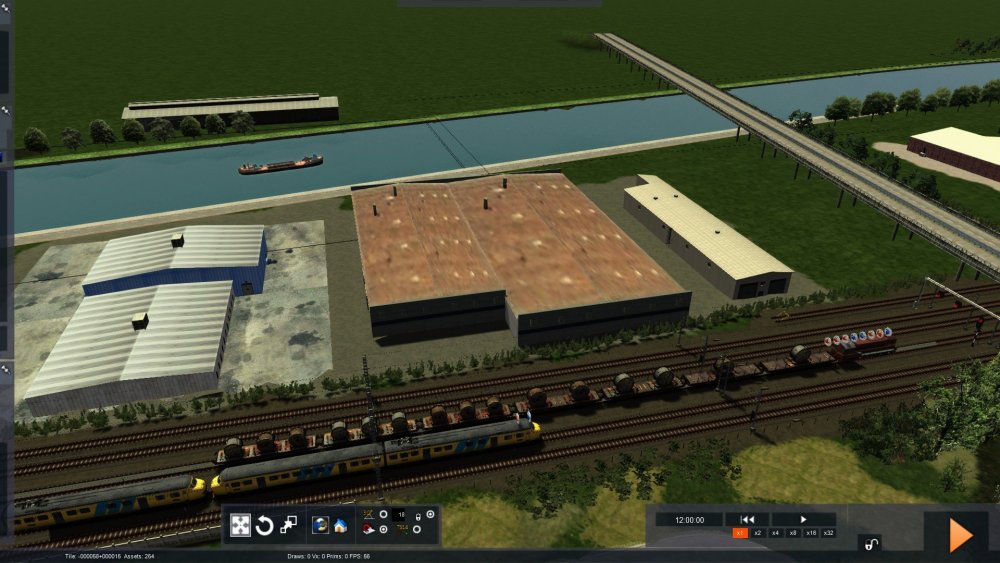
Task: Choose the x8 speed option
Action: 793,533
